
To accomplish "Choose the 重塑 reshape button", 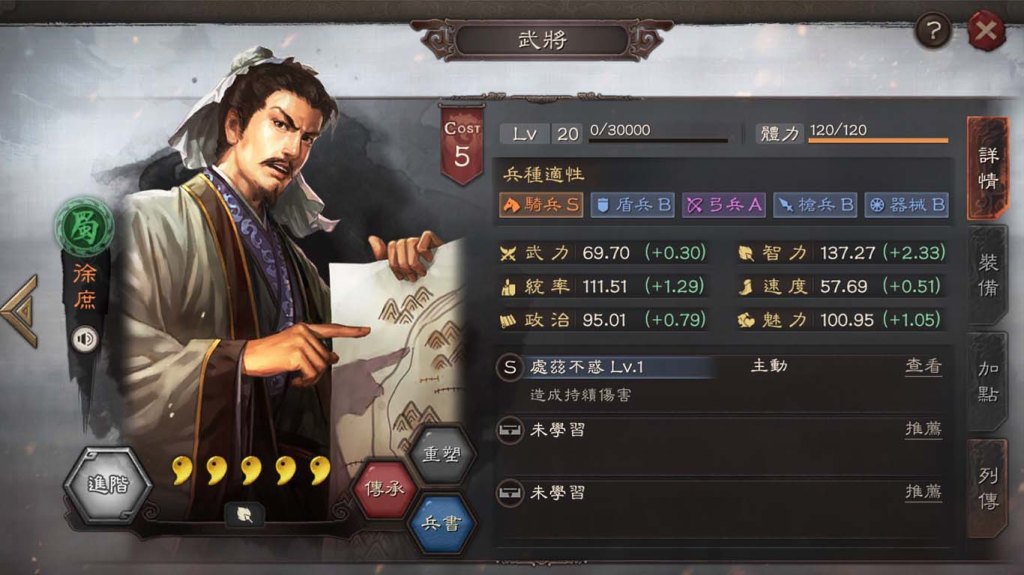I will pyautogui.click(x=443, y=455).
